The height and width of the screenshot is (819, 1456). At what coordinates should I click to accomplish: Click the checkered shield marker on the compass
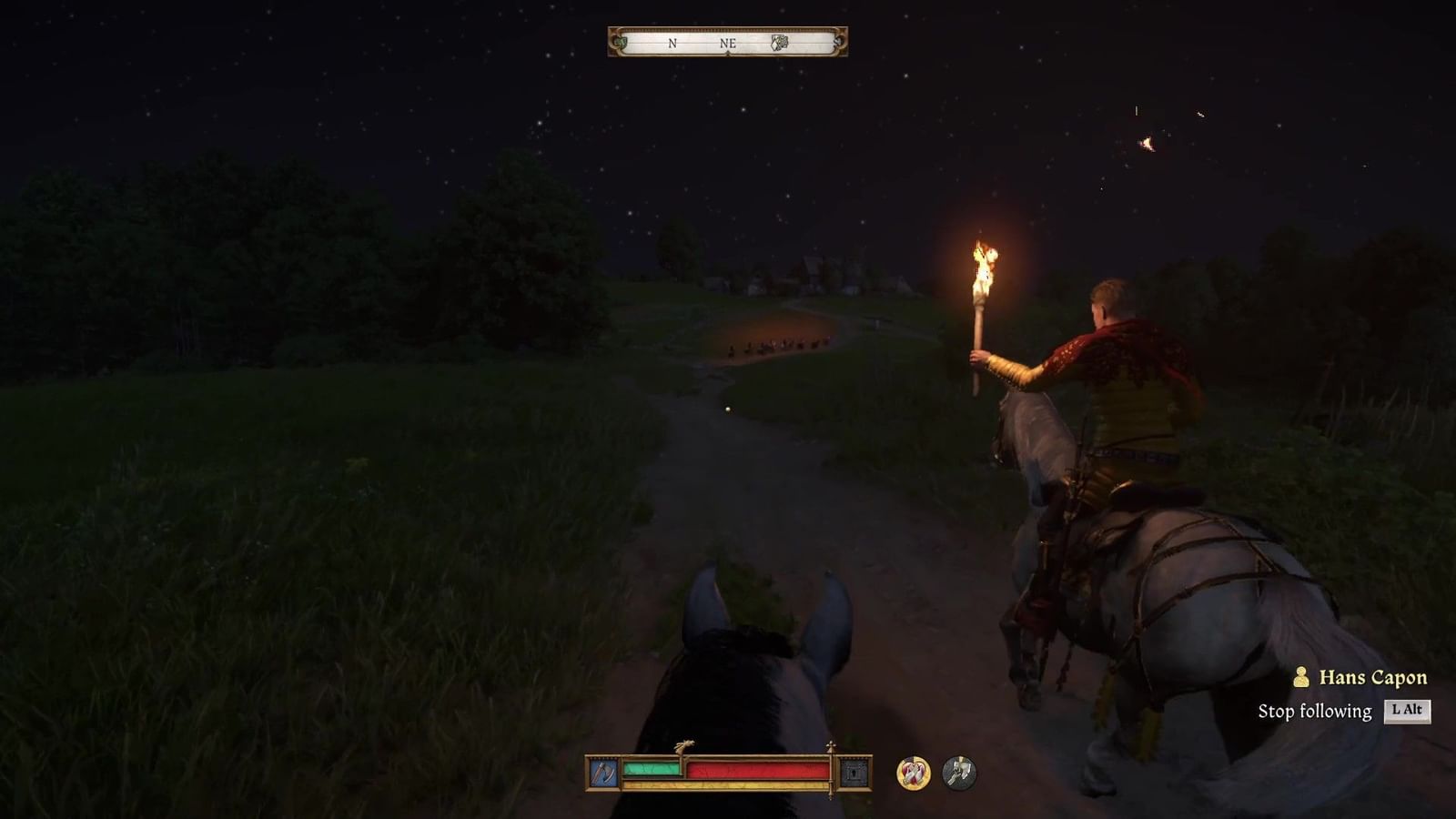click(x=780, y=42)
